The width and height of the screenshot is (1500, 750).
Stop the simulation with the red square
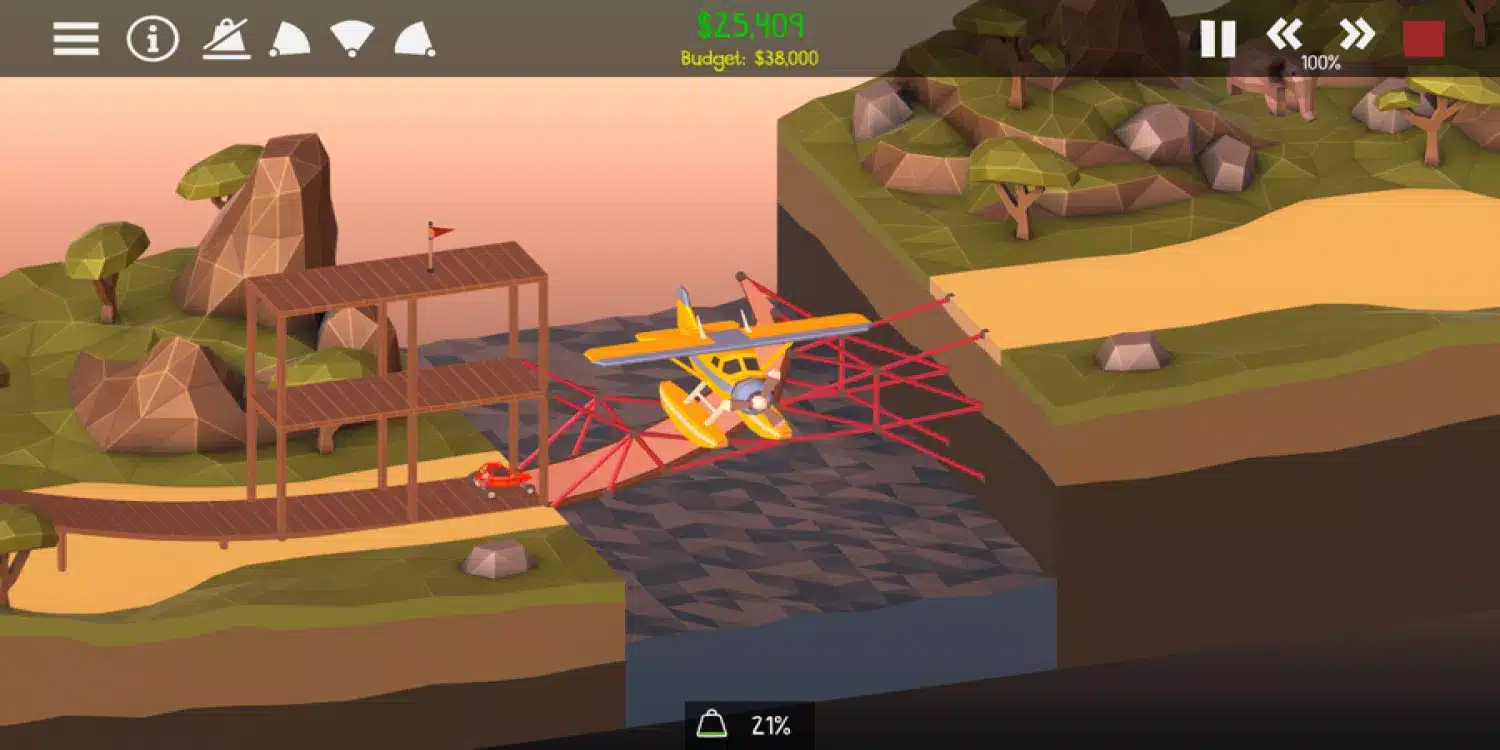point(1423,39)
